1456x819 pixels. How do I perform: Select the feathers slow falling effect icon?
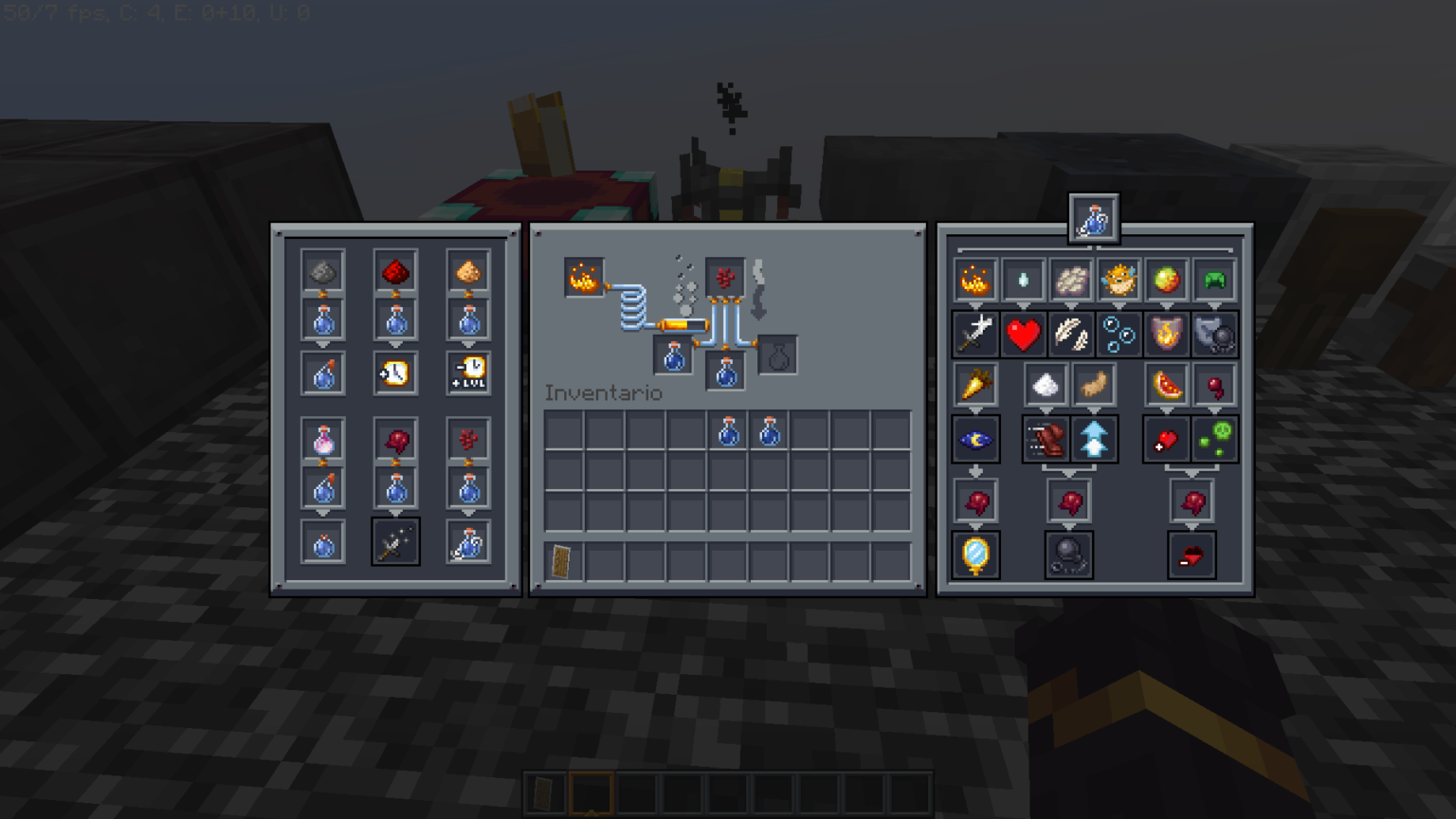click(1070, 334)
